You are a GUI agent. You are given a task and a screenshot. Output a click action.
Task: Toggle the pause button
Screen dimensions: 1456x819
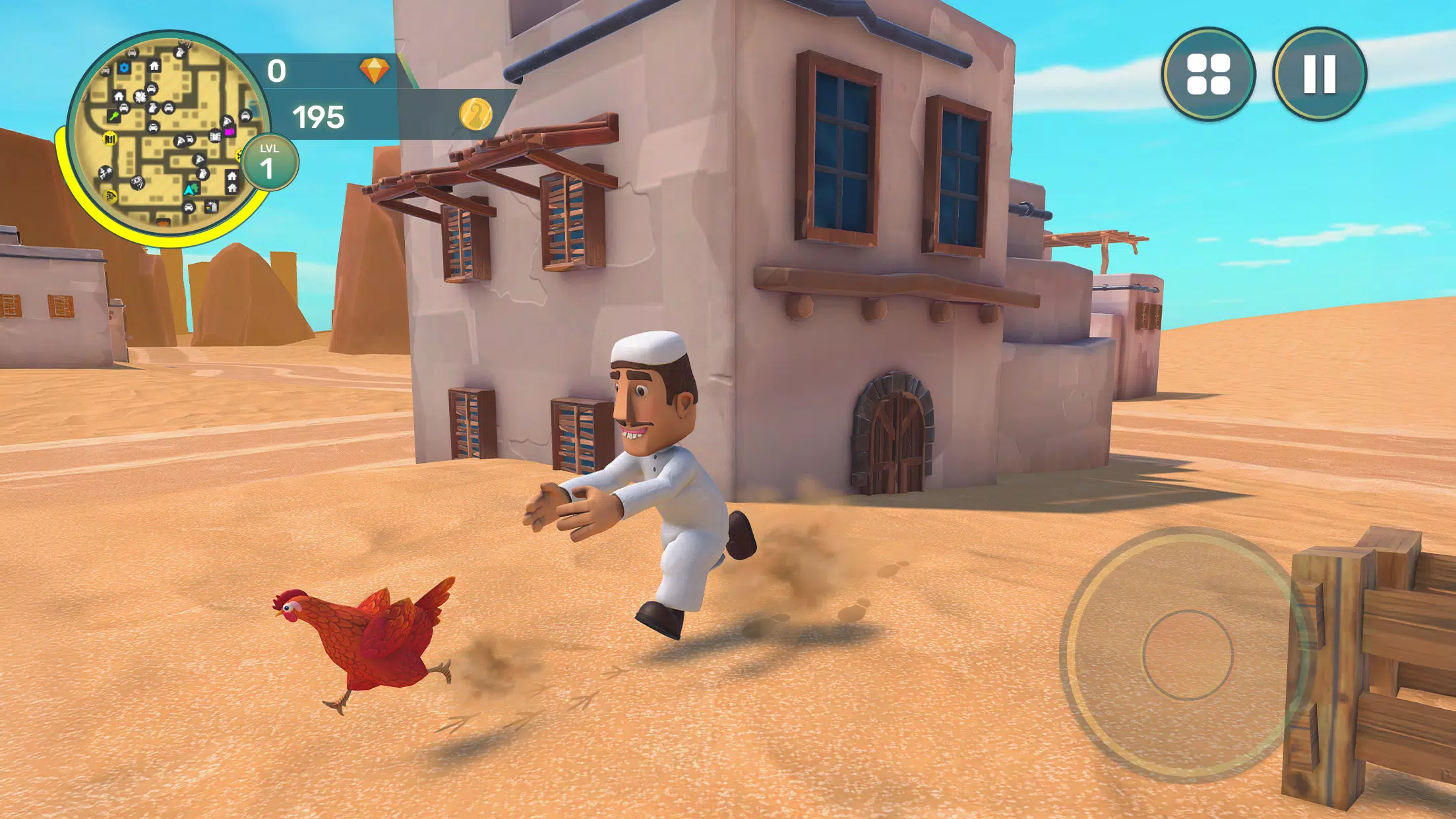tap(1319, 73)
